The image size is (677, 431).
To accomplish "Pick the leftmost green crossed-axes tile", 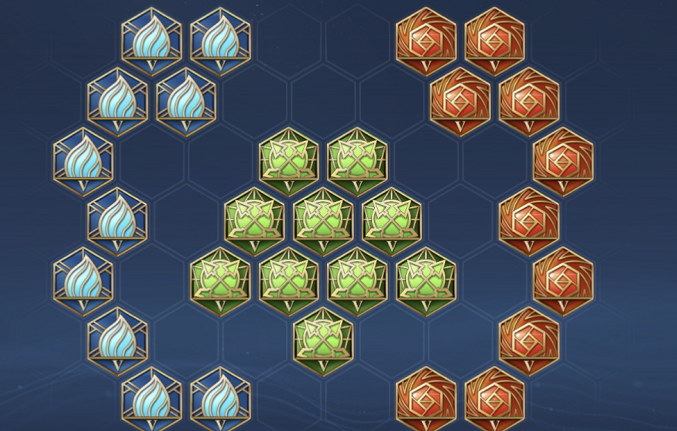I will [220, 281].
